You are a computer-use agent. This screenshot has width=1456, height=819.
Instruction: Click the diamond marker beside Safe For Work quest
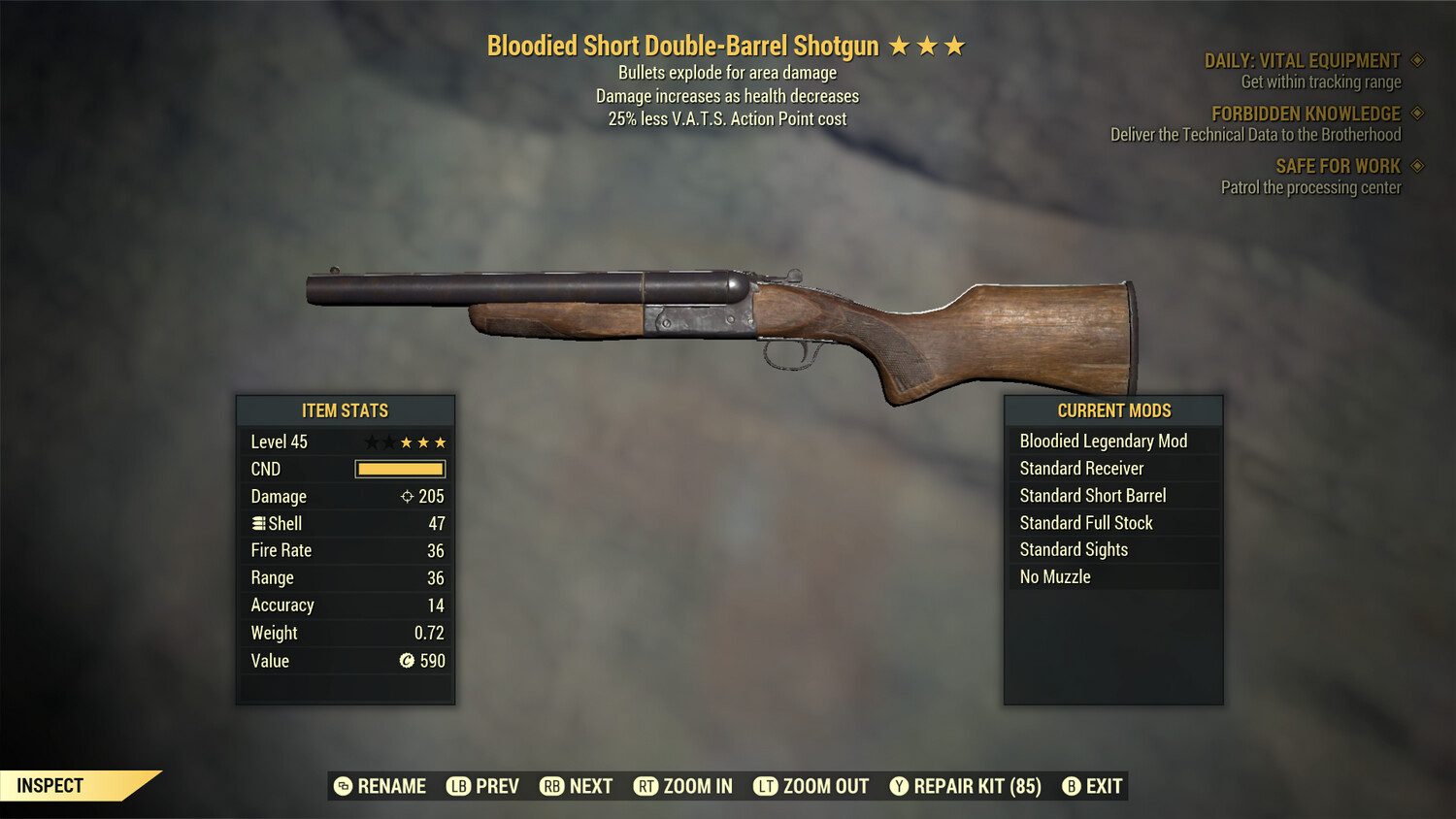(1415, 165)
